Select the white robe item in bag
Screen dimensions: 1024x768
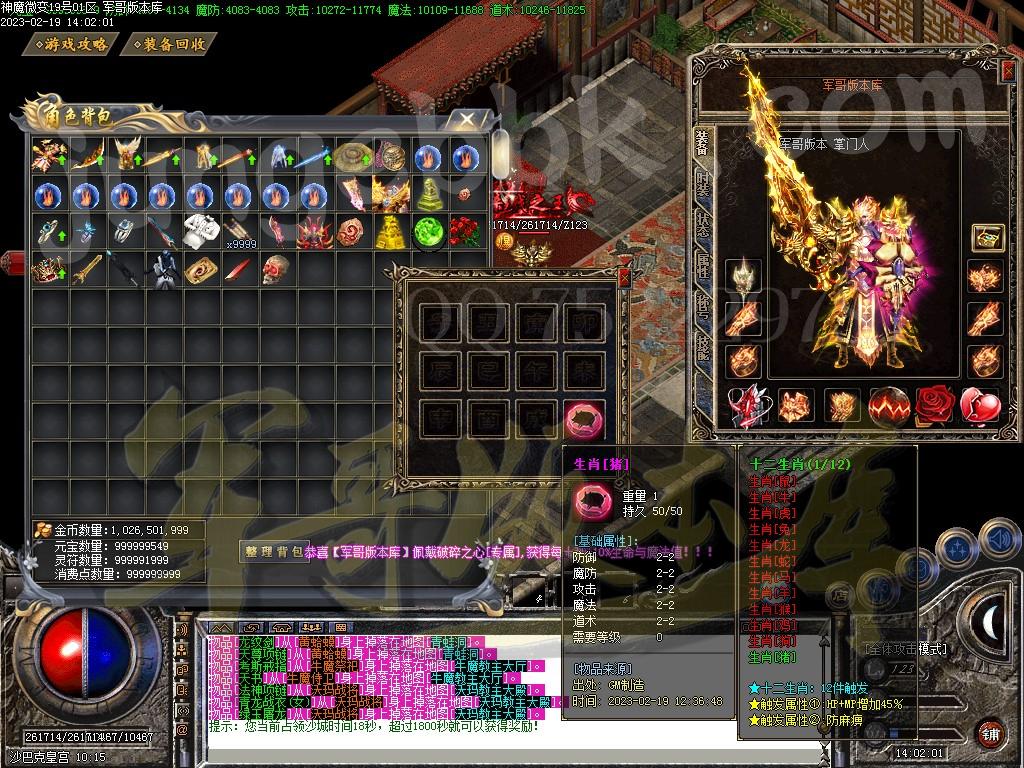(200, 232)
